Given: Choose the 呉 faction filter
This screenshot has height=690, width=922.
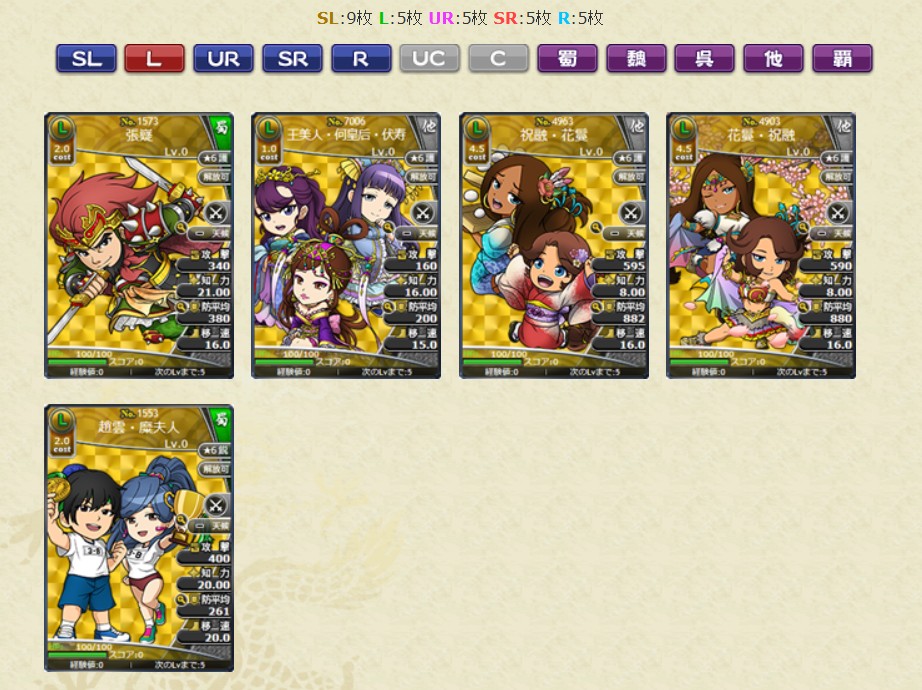Looking at the screenshot, I should point(704,59).
